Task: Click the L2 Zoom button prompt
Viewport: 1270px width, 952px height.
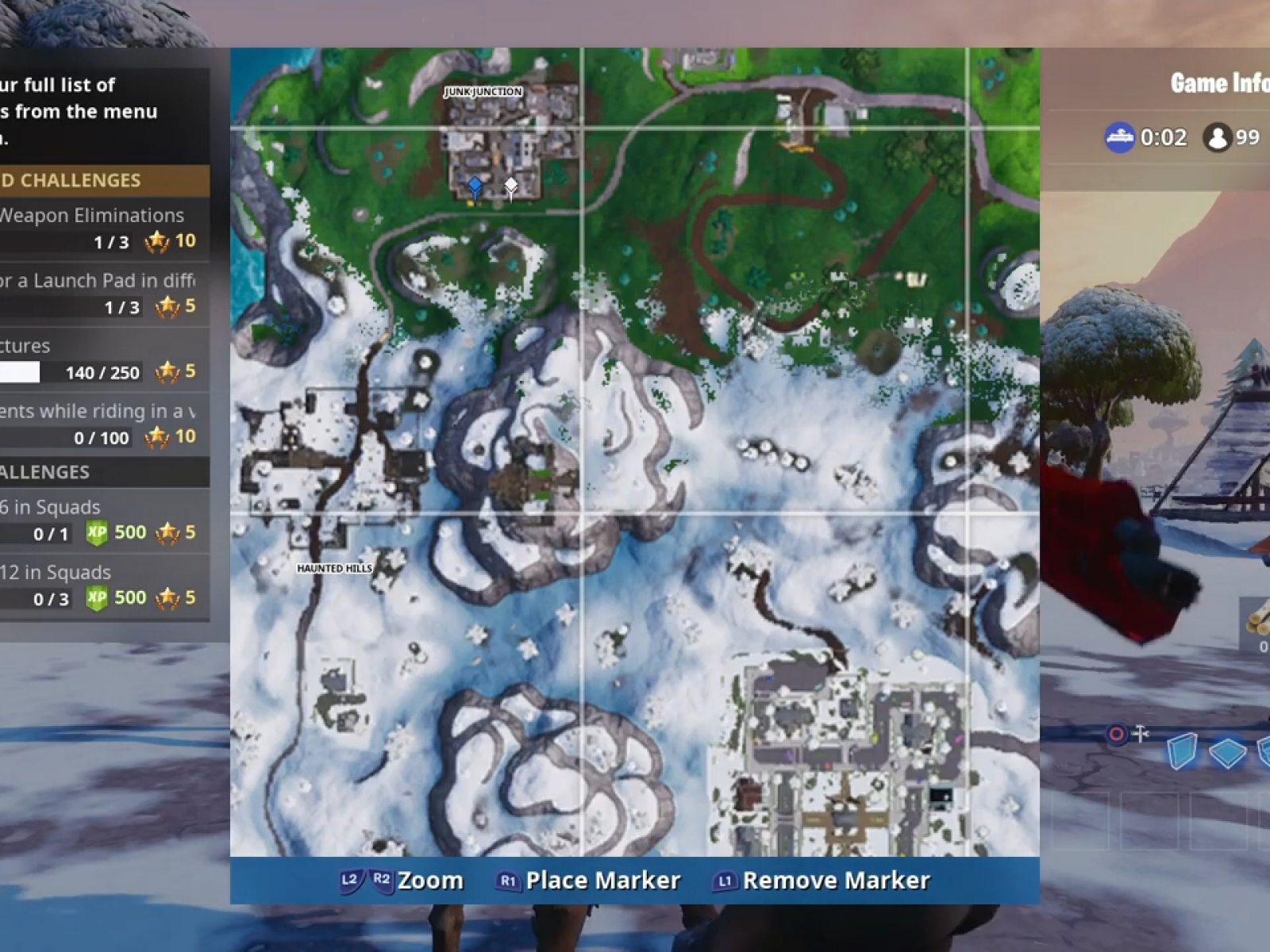Action: (x=349, y=879)
